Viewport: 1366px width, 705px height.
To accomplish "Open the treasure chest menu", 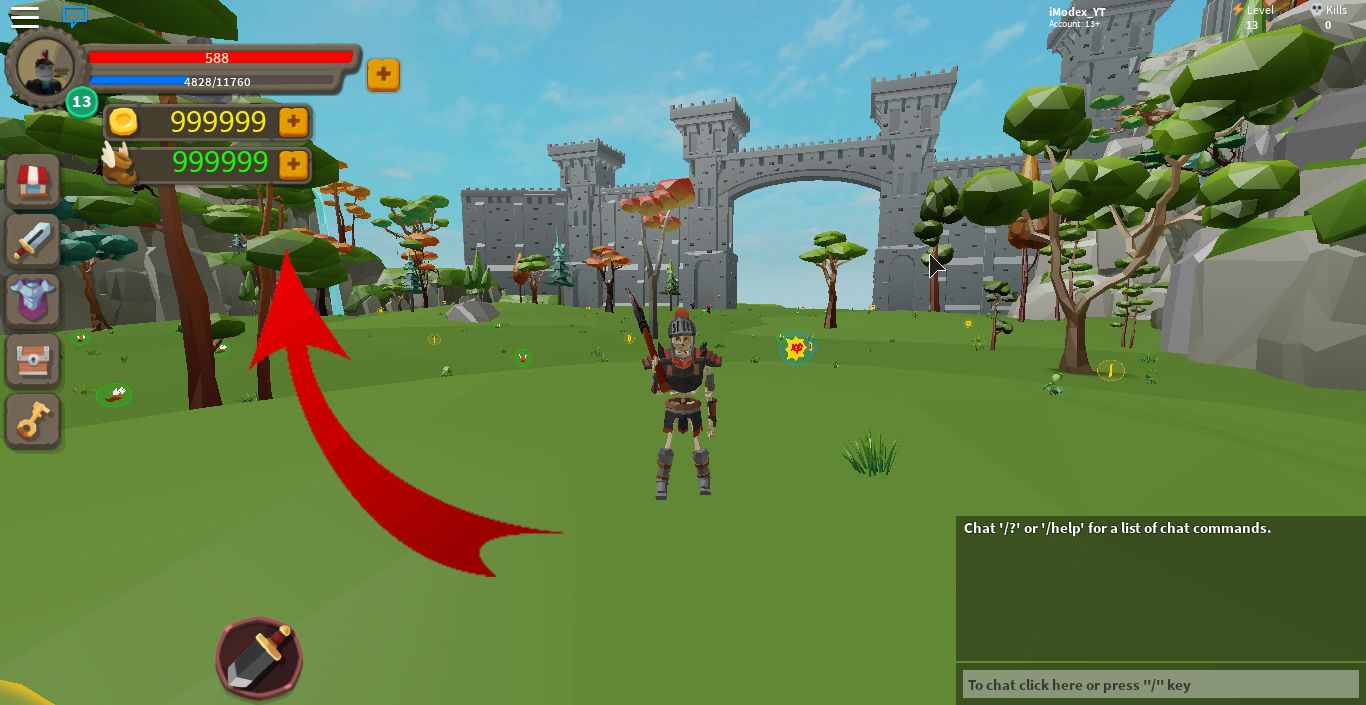I will 34,360.
